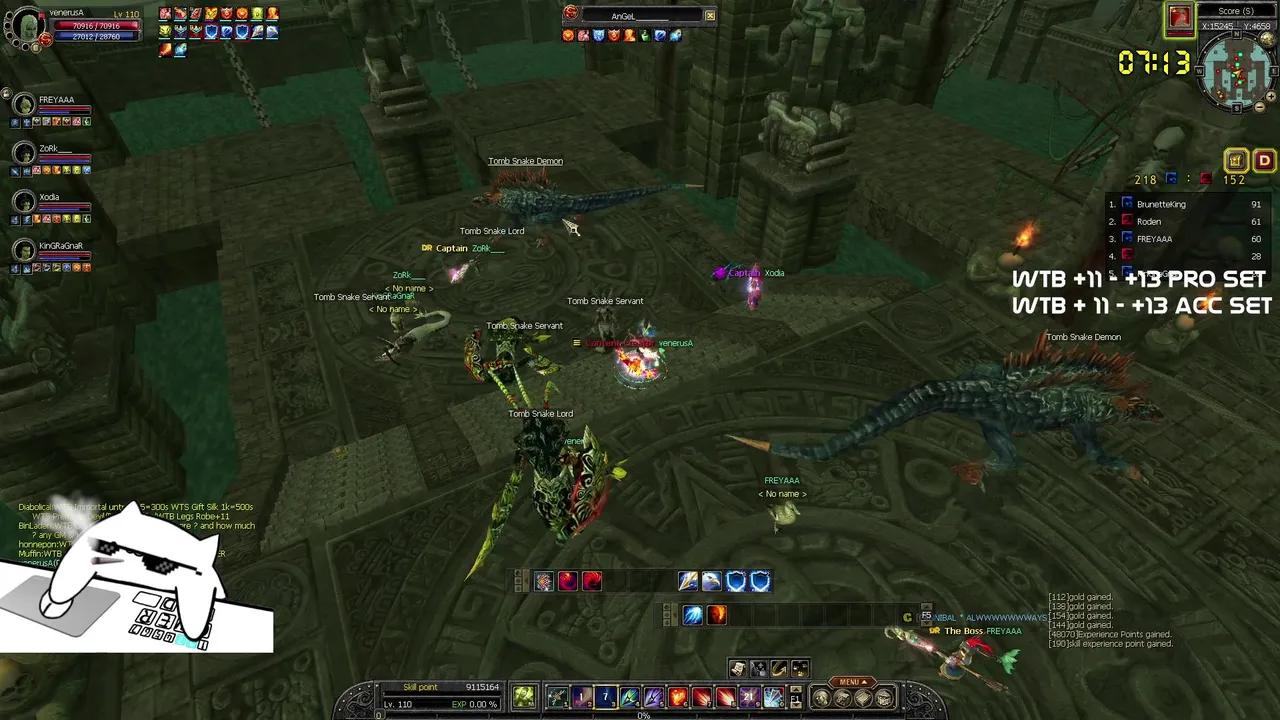The width and height of the screenshot is (1280, 720).
Task: Open the leftmost circular icon next to MENU
Action: pyautogui.click(x=820, y=697)
